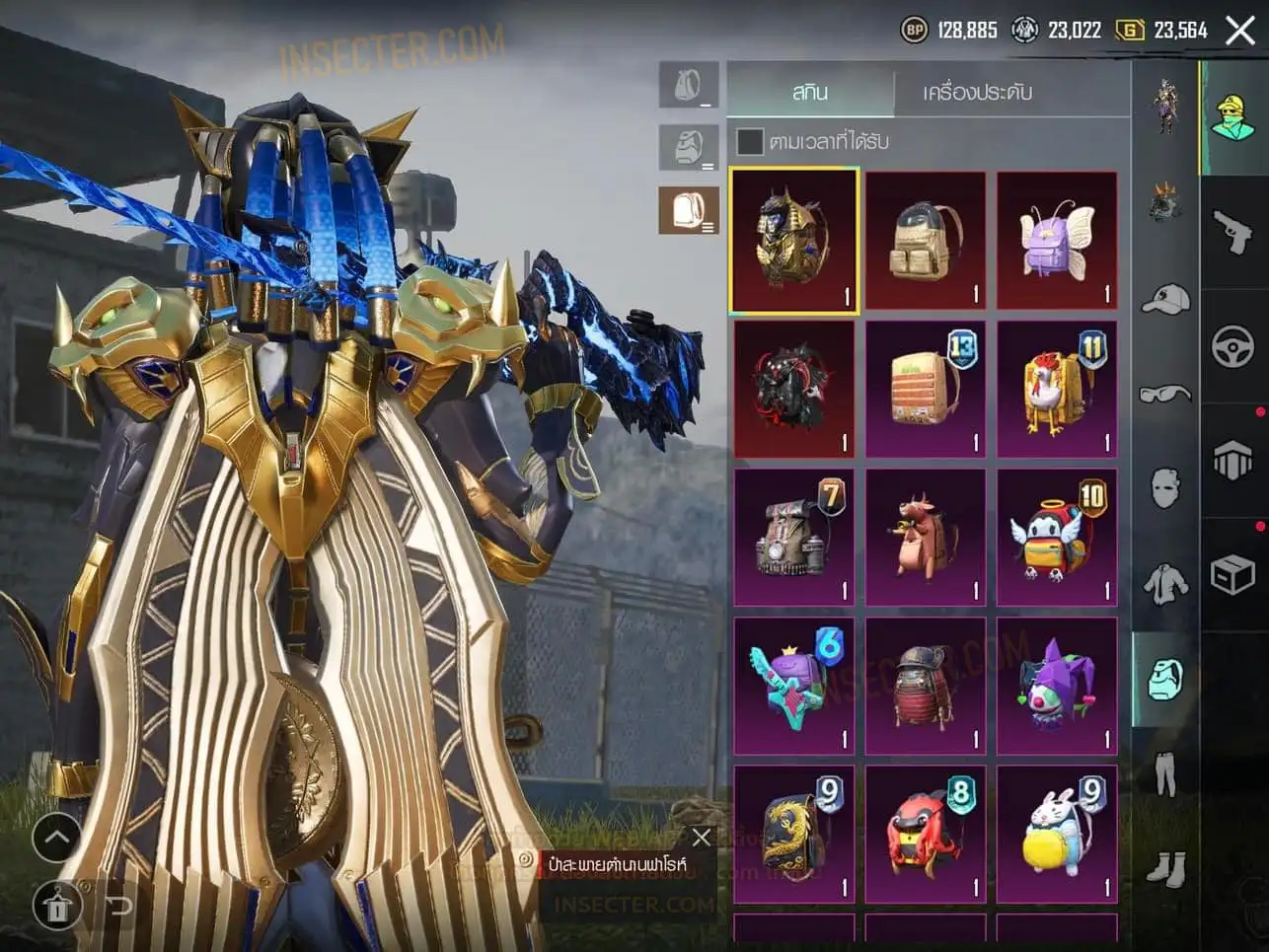Image resolution: width=1269 pixels, height=952 pixels.
Task: Open the boots footwear category
Action: click(x=1165, y=869)
